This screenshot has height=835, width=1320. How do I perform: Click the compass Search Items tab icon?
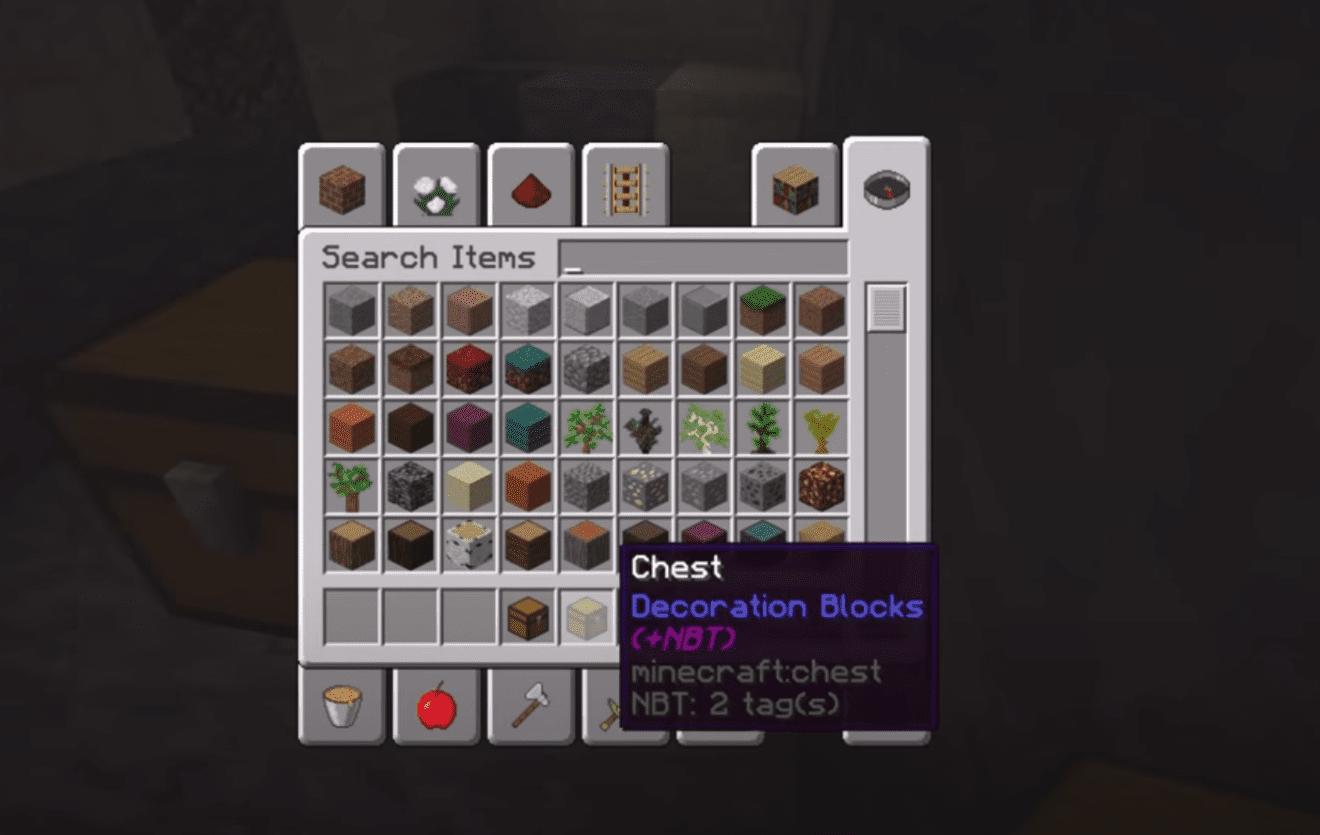[x=883, y=187]
